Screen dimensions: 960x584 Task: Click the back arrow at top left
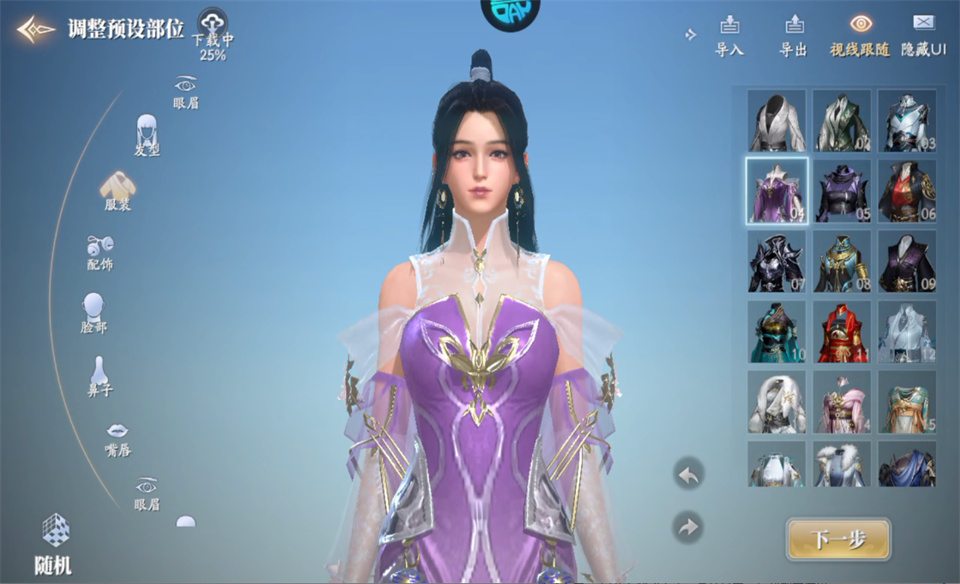tap(35, 29)
